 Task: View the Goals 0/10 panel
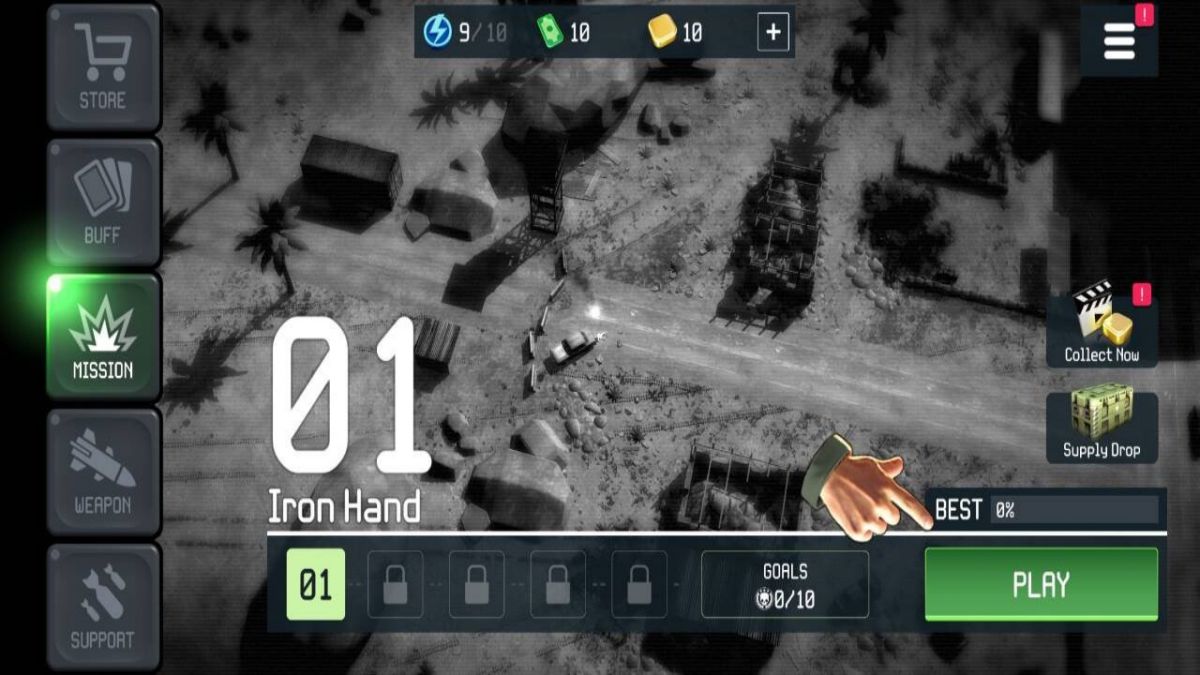pos(785,585)
